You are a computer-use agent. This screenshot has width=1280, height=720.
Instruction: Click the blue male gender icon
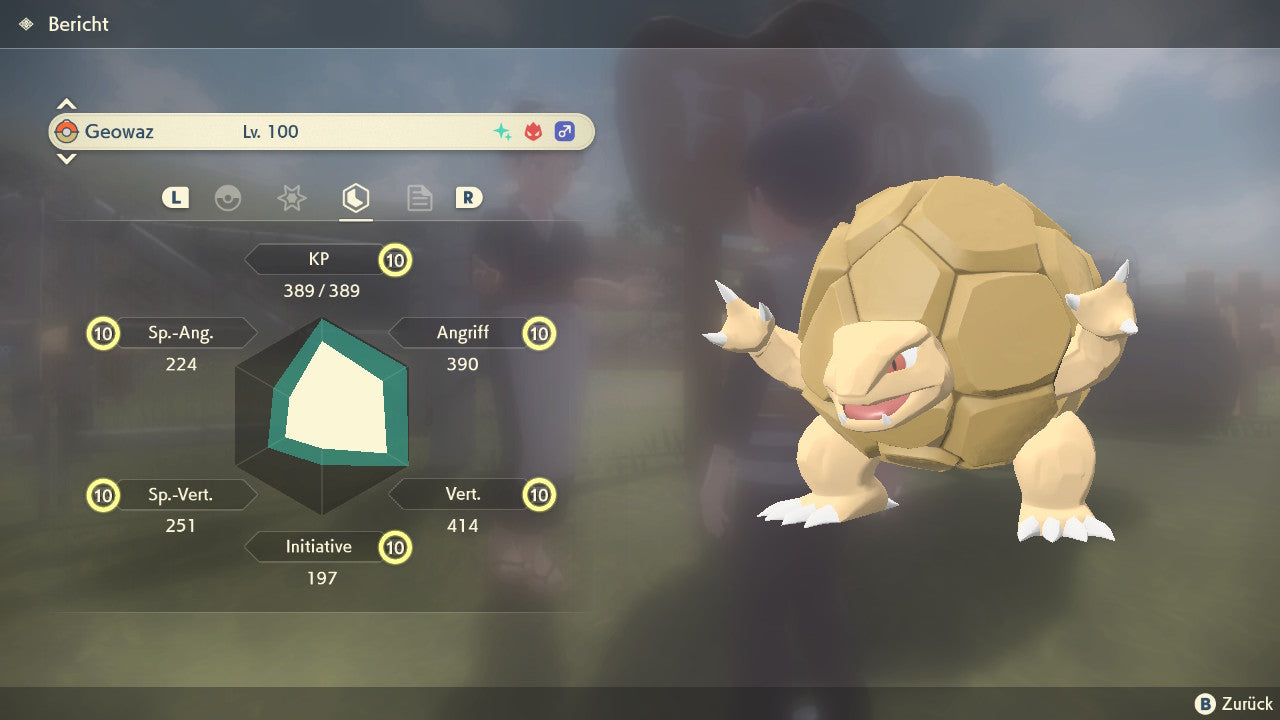pyautogui.click(x=565, y=132)
